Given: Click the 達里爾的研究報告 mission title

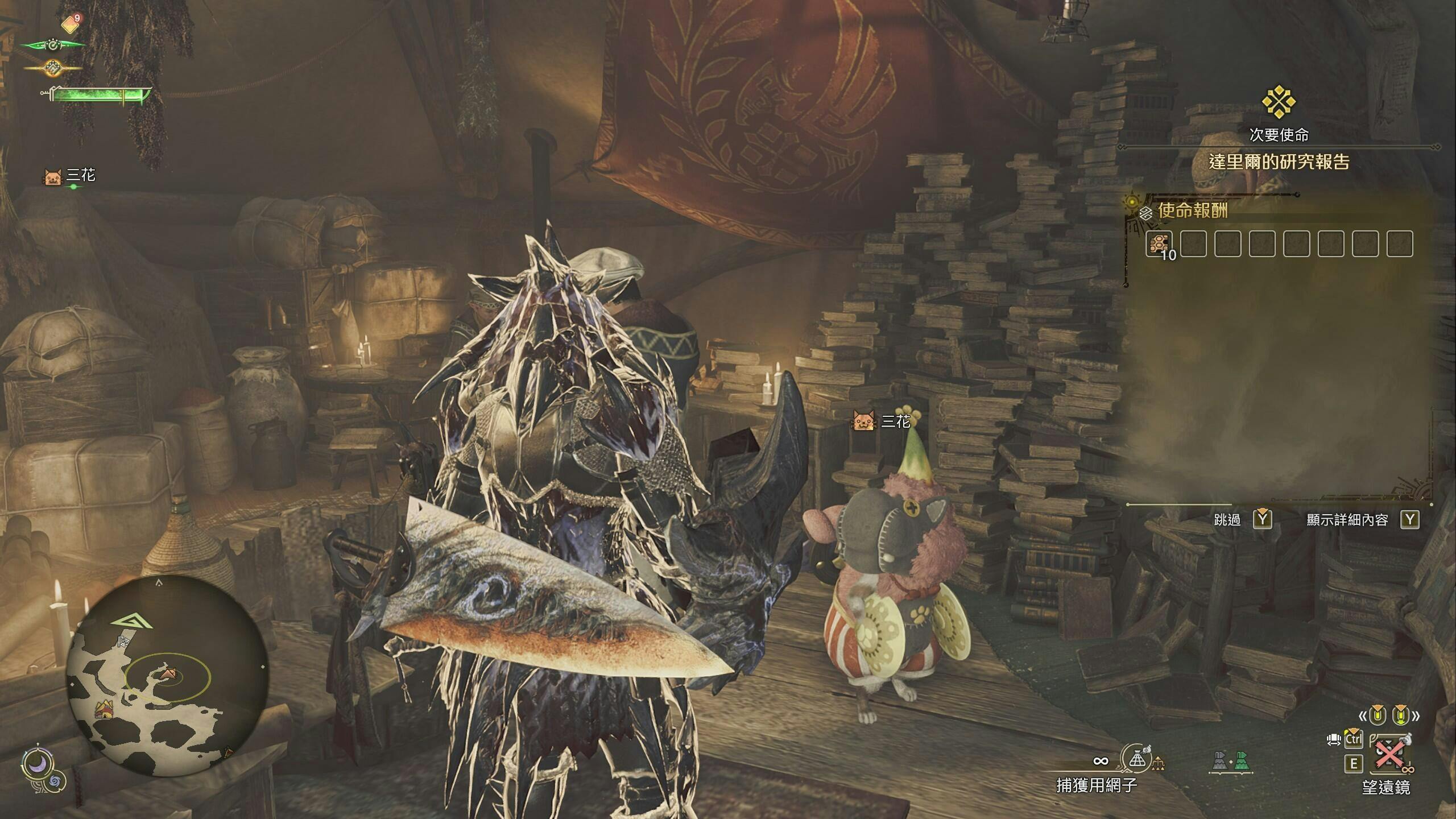Looking at the screenshot, I should (1279, 163).
